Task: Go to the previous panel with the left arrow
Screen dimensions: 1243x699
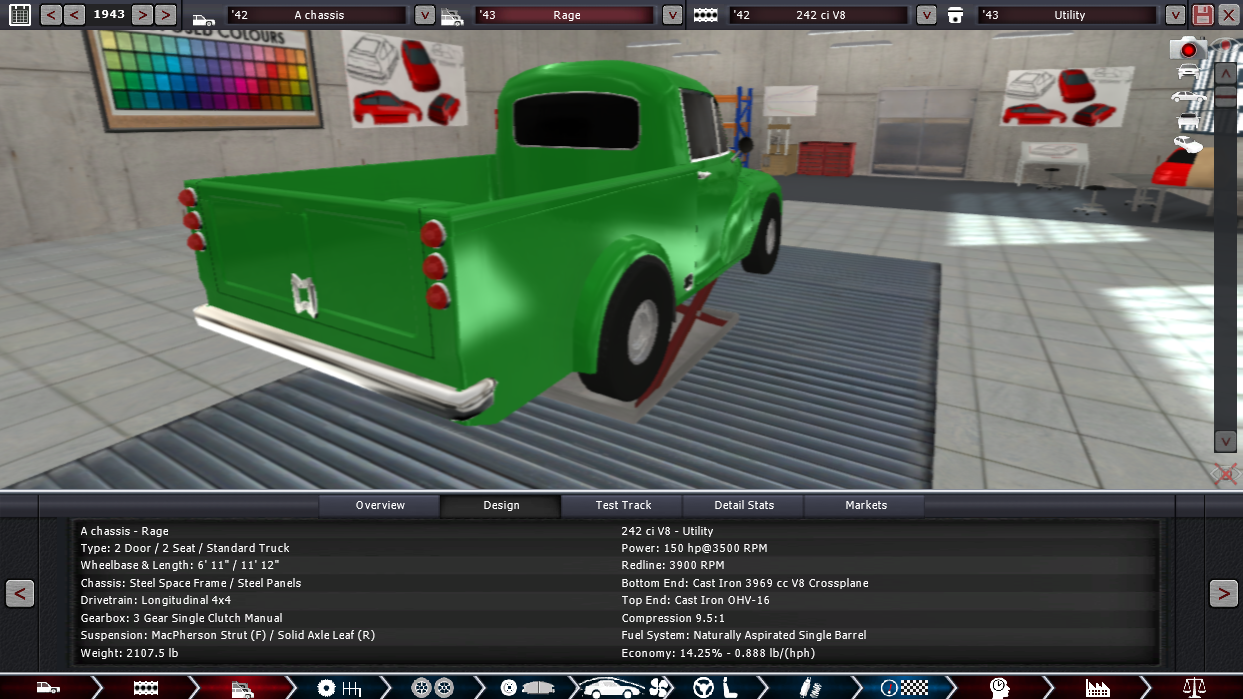Action: point(20,593)
